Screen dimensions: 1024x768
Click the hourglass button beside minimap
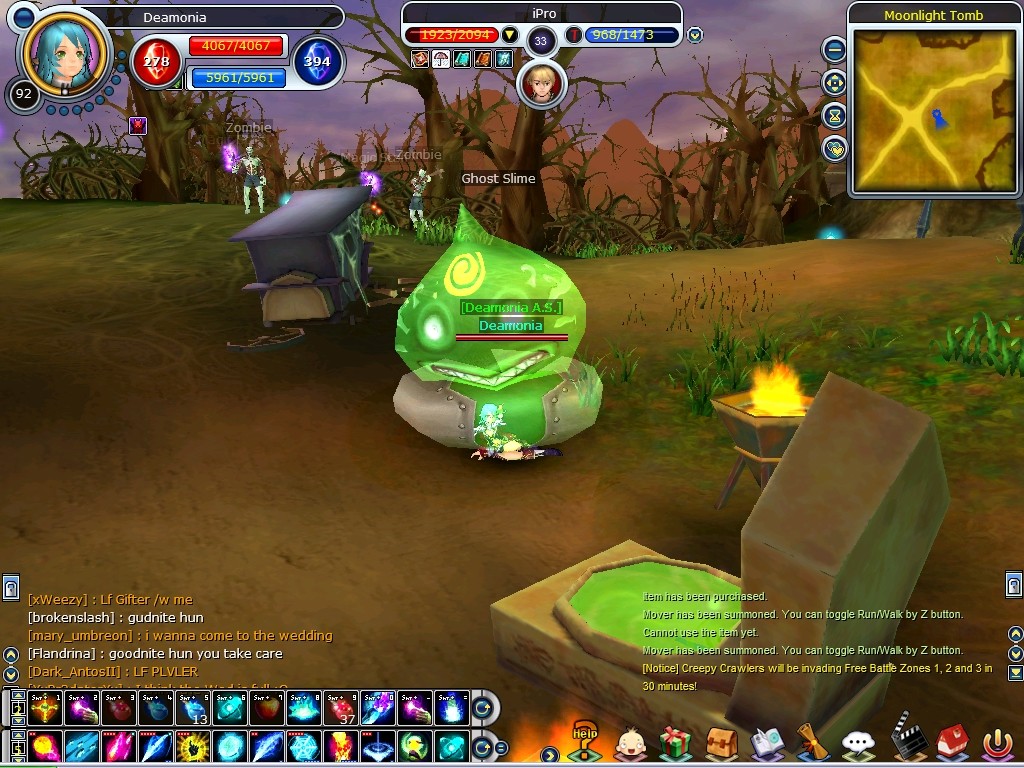tap(834, 116)
